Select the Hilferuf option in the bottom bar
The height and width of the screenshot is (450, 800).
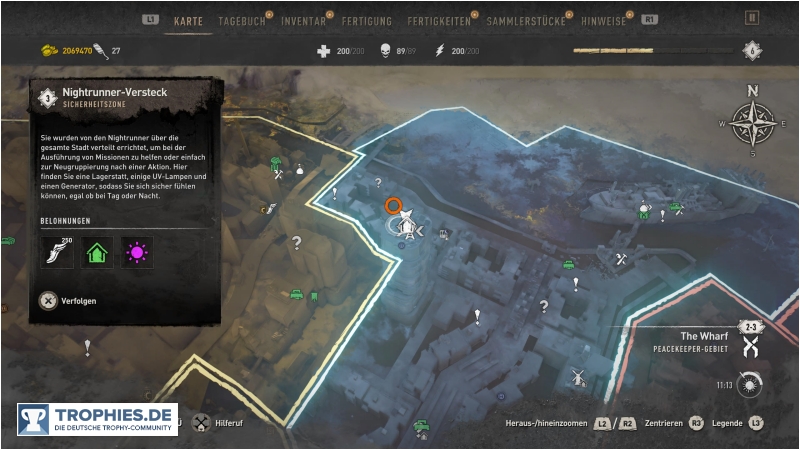click(224, 423)
